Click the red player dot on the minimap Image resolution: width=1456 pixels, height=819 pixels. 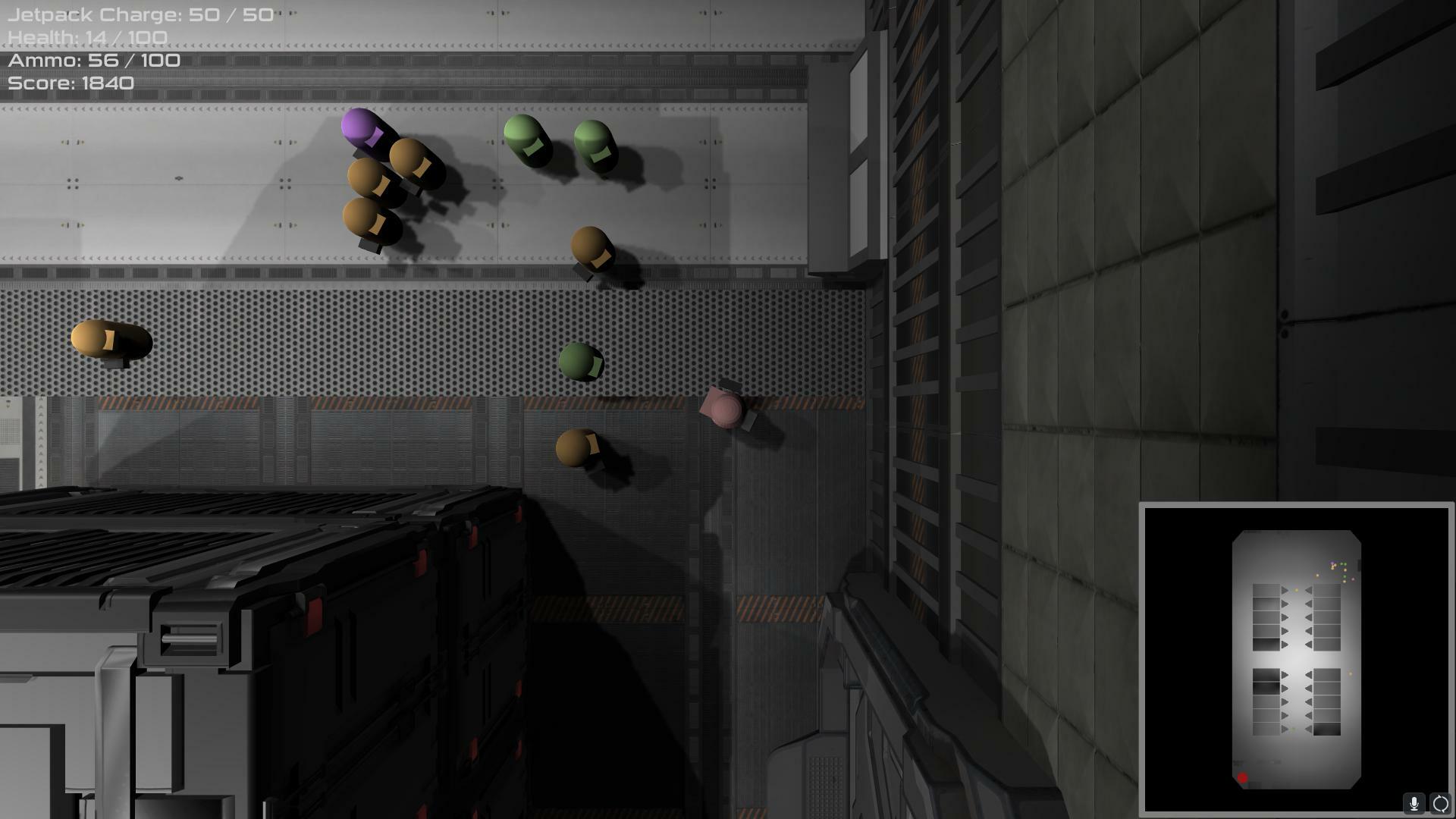pyautogui.click(x=1242, y=777)
